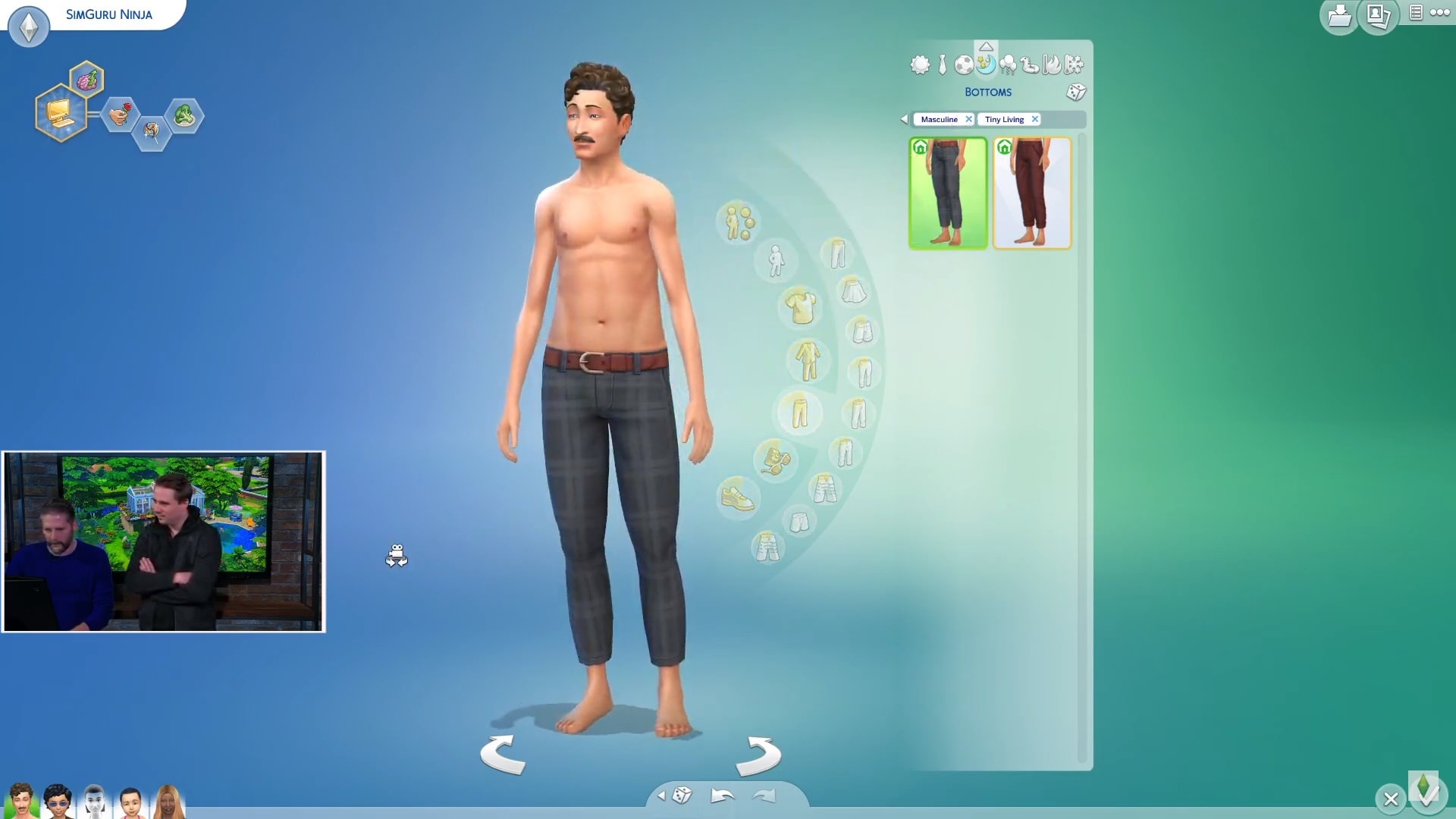Remove the Masculine filter tag
The image size is (1456, 819).
pyautogui.click(x=968, y=120)
